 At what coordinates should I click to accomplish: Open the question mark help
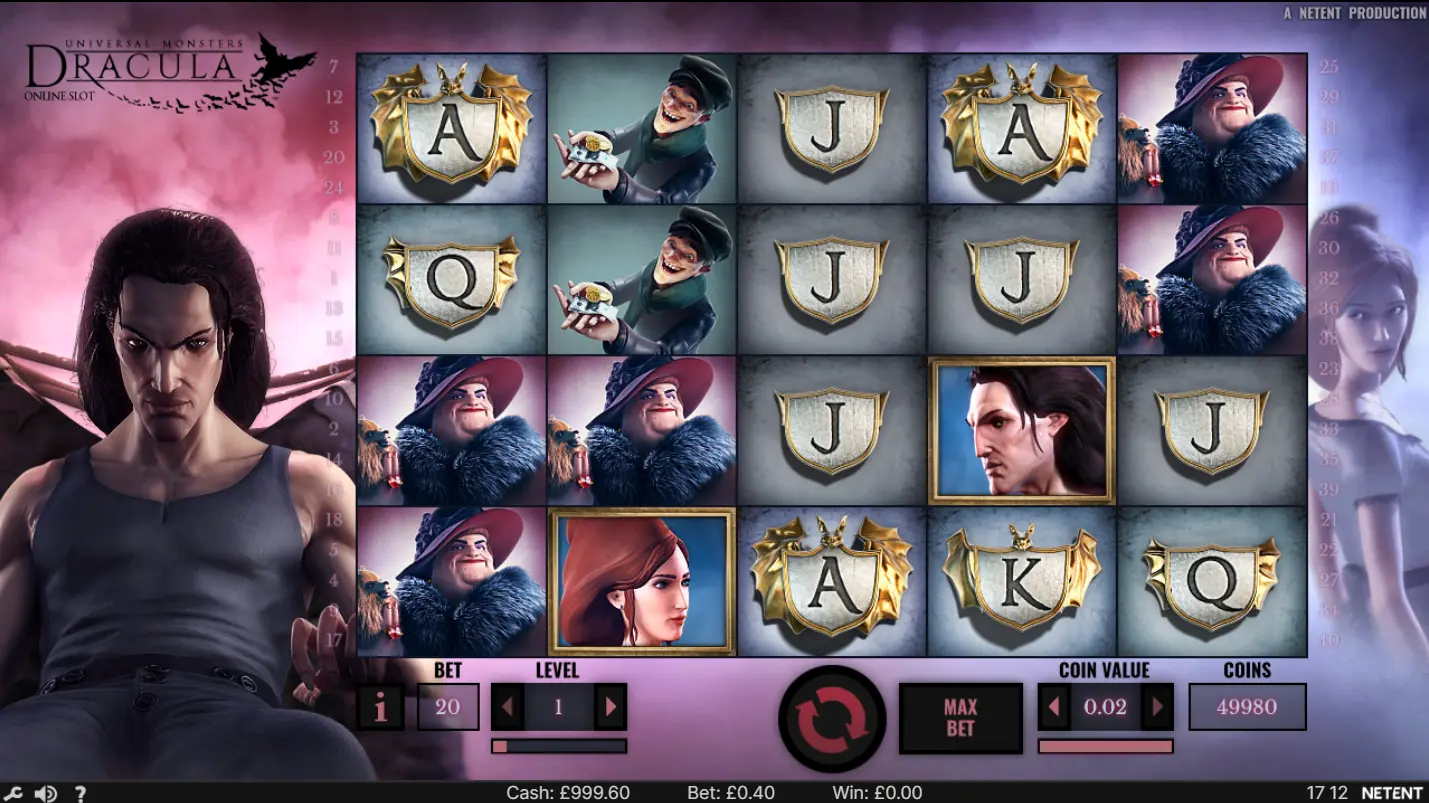tap(80, 794)
